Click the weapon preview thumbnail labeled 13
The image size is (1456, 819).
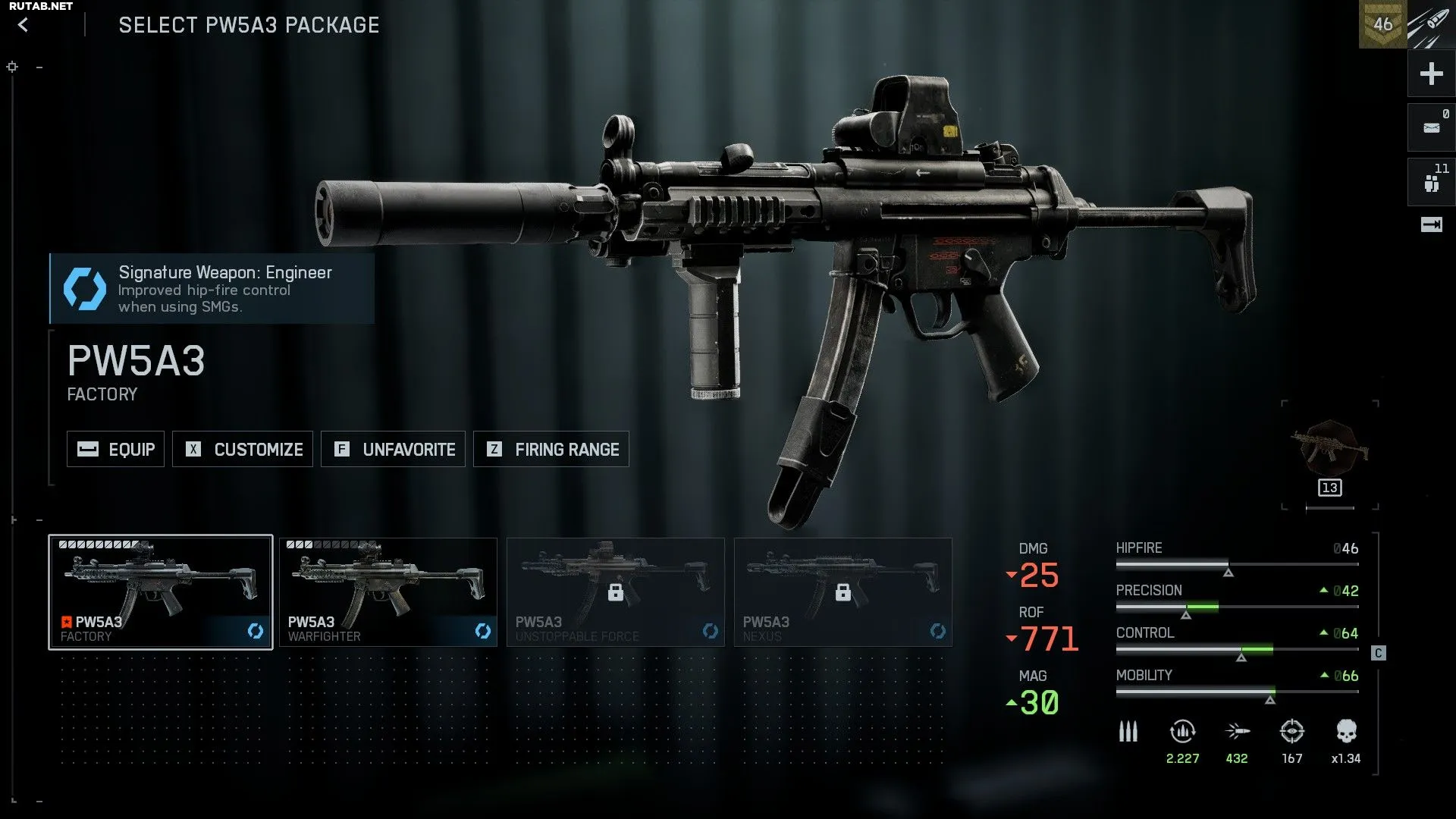point(1330,453)
